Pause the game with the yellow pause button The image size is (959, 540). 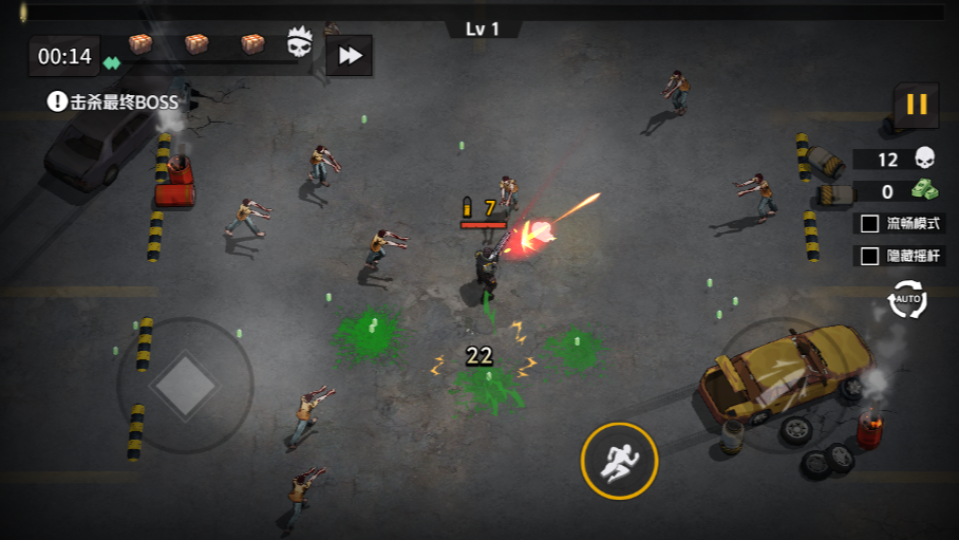pos(916,104)
